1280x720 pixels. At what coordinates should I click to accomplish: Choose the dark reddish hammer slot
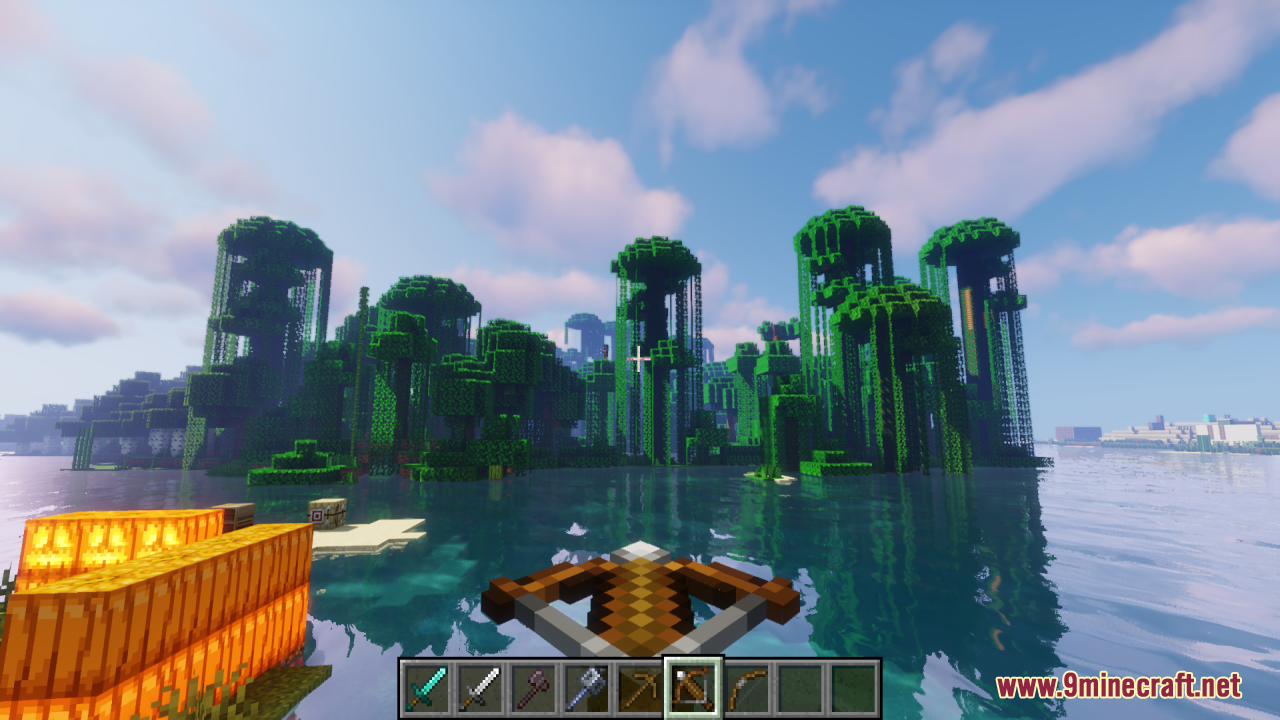[x=533, y=688]
